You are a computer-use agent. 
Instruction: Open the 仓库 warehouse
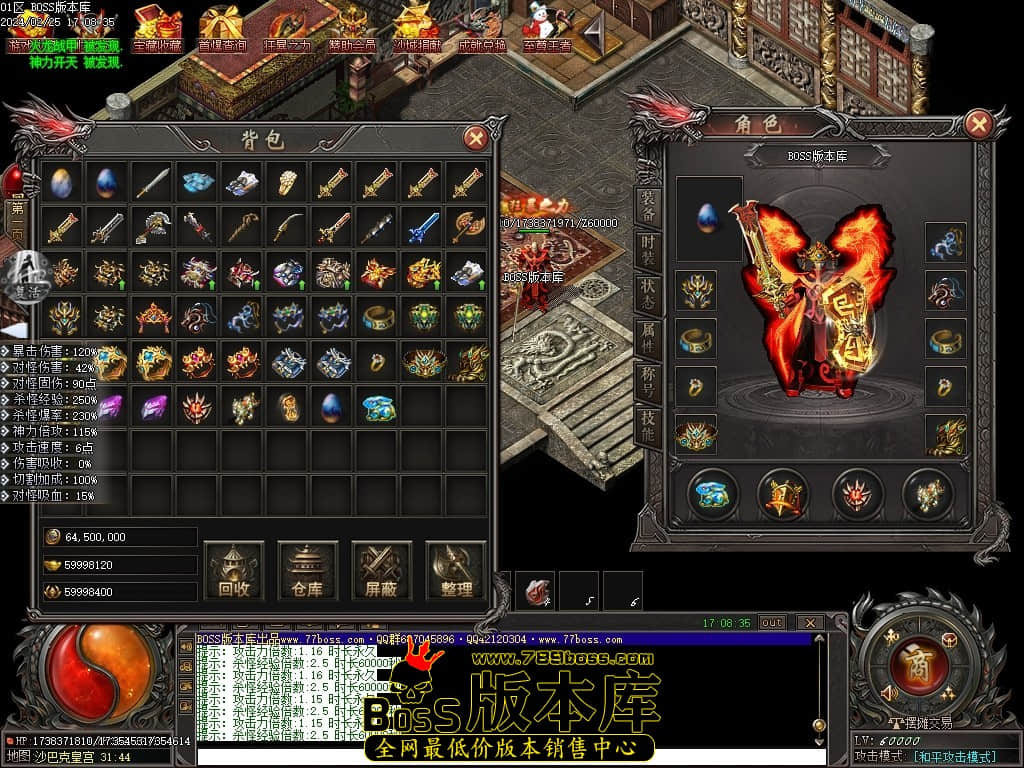[308, 571]
